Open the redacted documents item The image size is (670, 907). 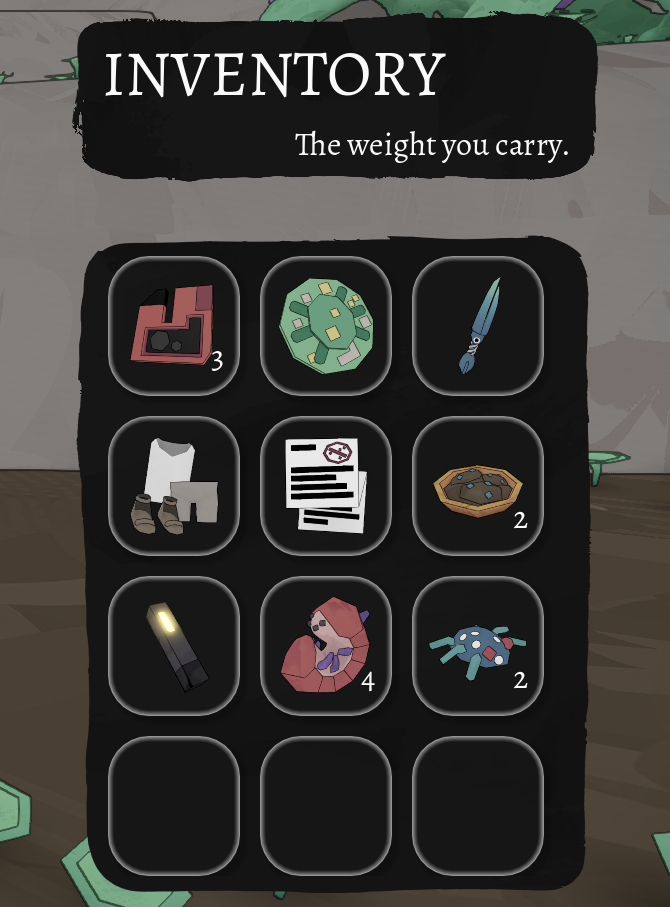pyautogui.click(x=325, y=486)
